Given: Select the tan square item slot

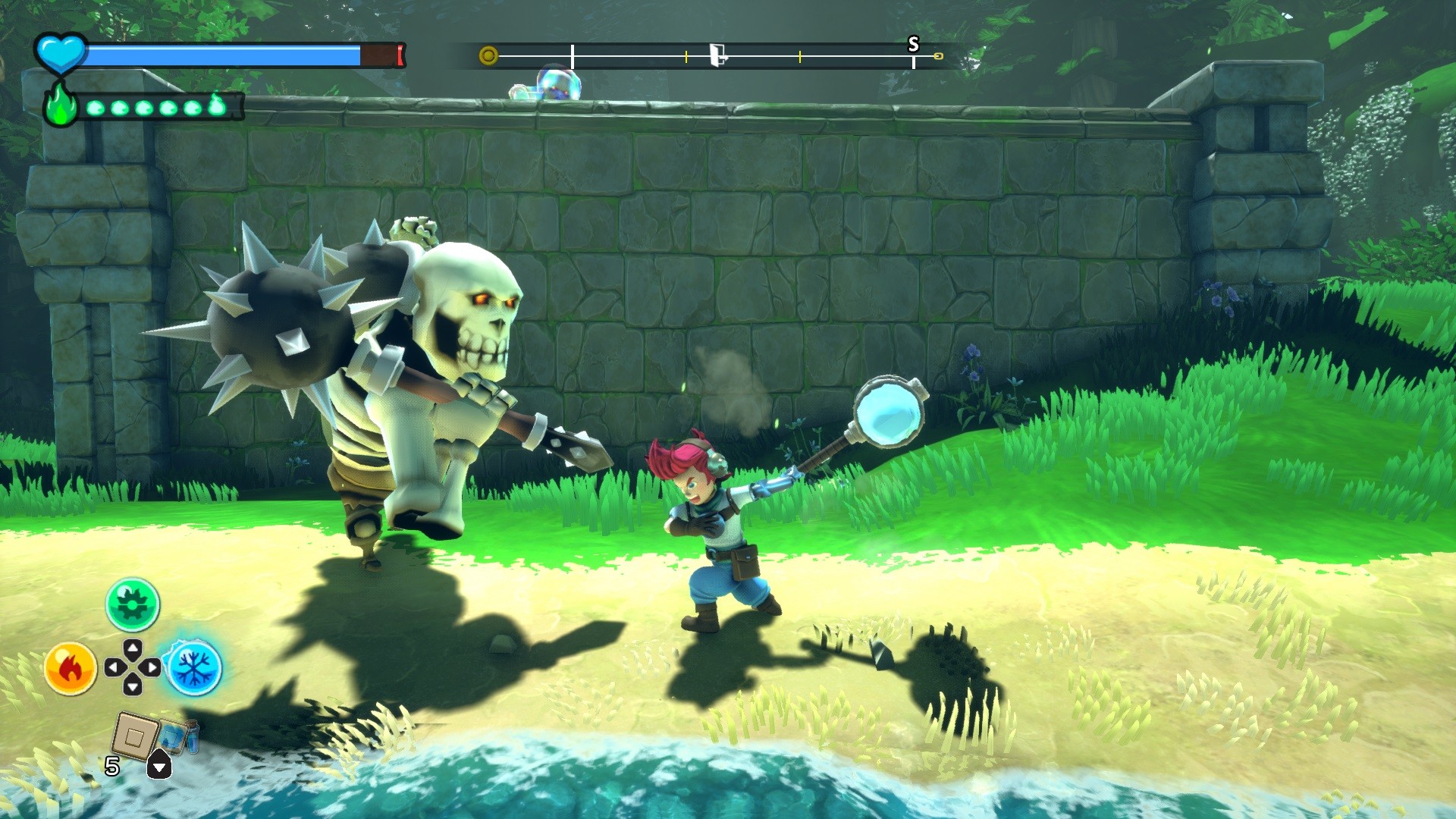Looking at the screenshot, I should [x=135, y=736].
